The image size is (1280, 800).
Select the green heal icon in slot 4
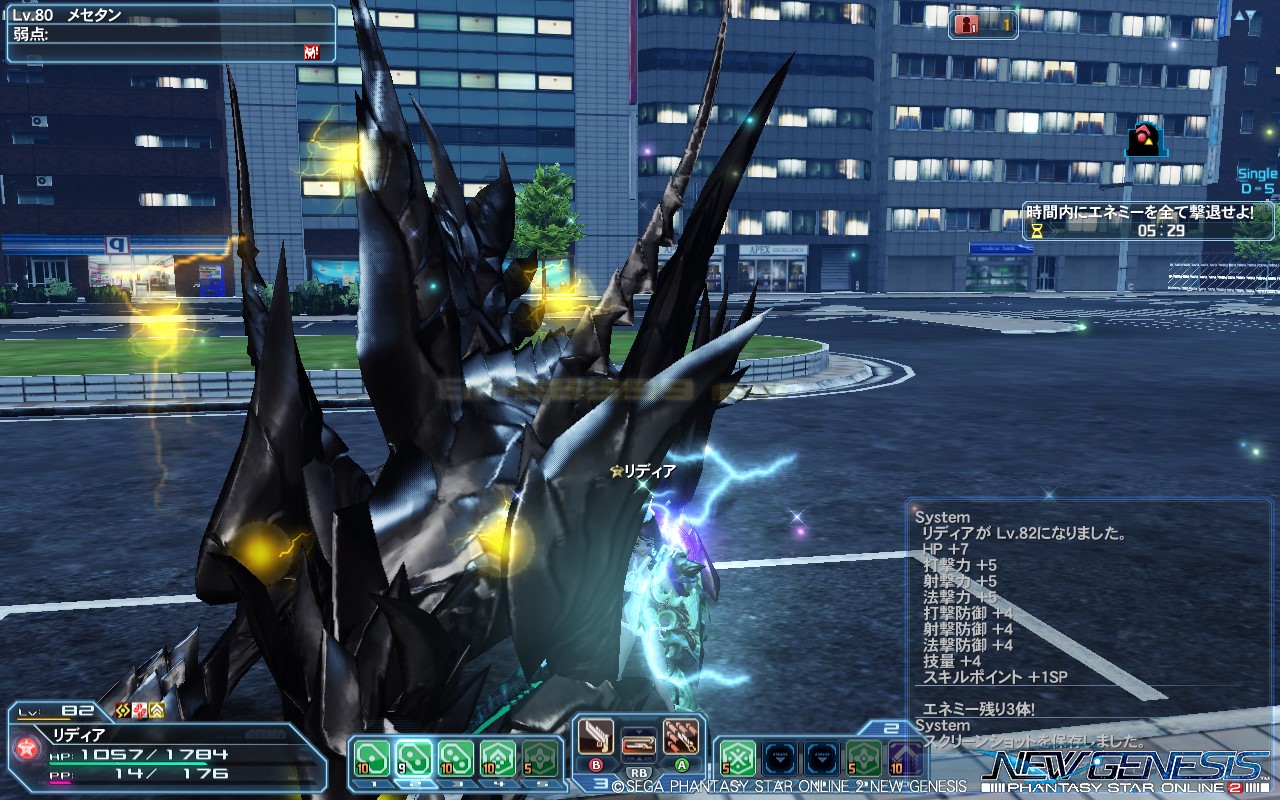[496, 756]
